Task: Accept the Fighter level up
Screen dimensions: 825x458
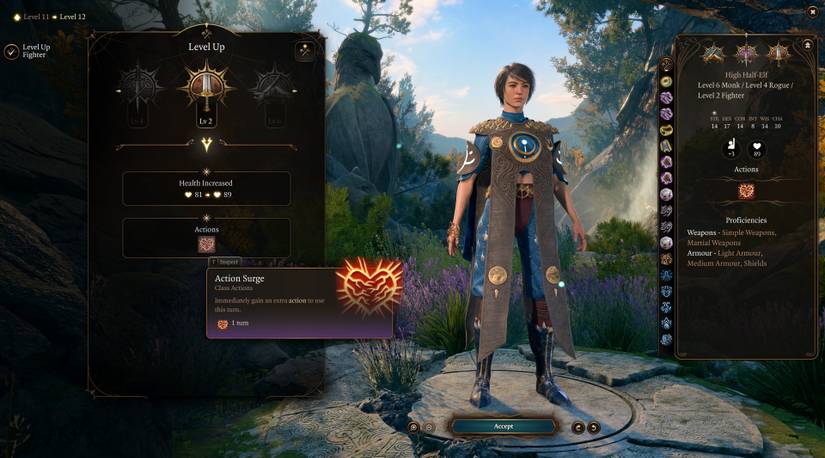Action: [x=503, y=426]
